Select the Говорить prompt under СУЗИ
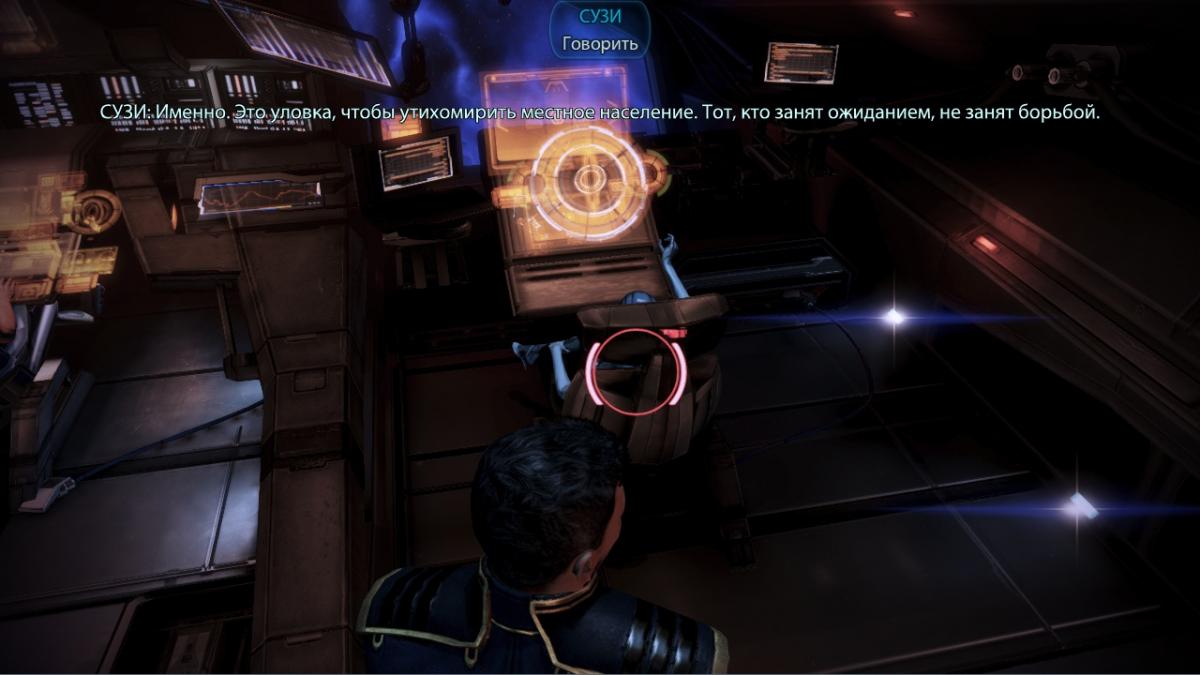 (x=599, y=44)
